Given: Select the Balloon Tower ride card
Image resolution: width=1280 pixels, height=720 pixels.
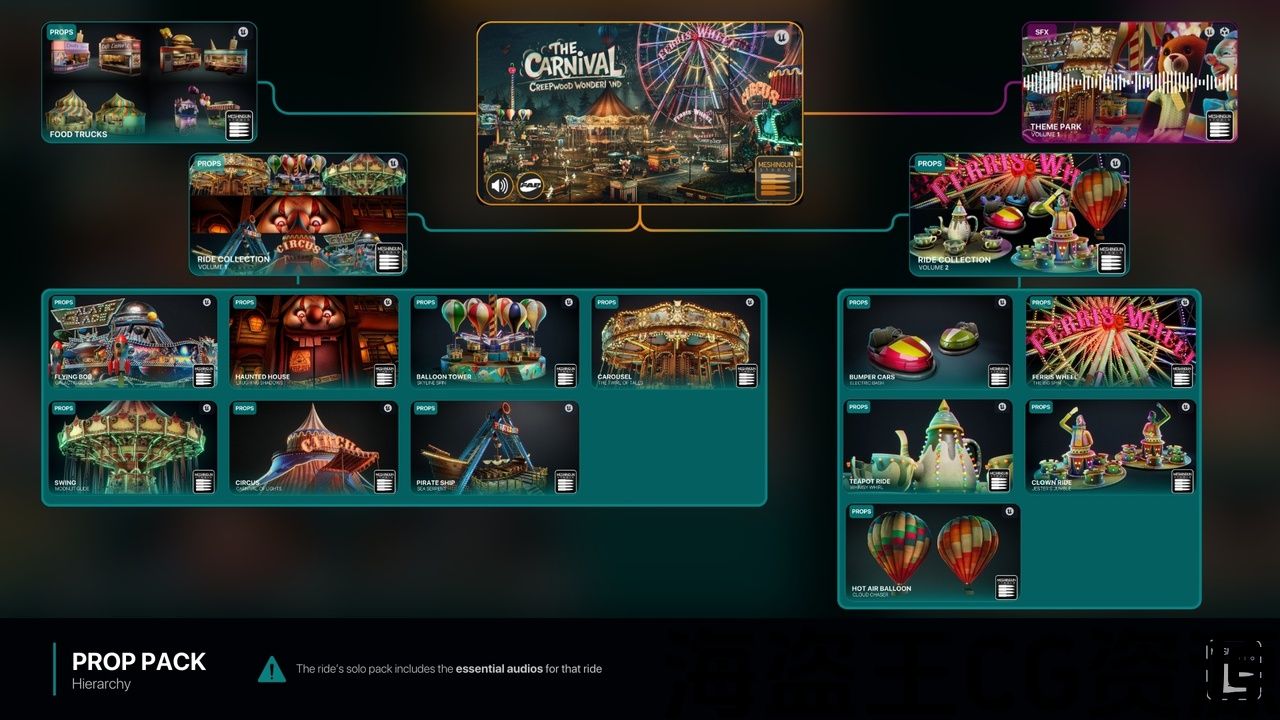Looking at the screenshot, I should point(495,341).
